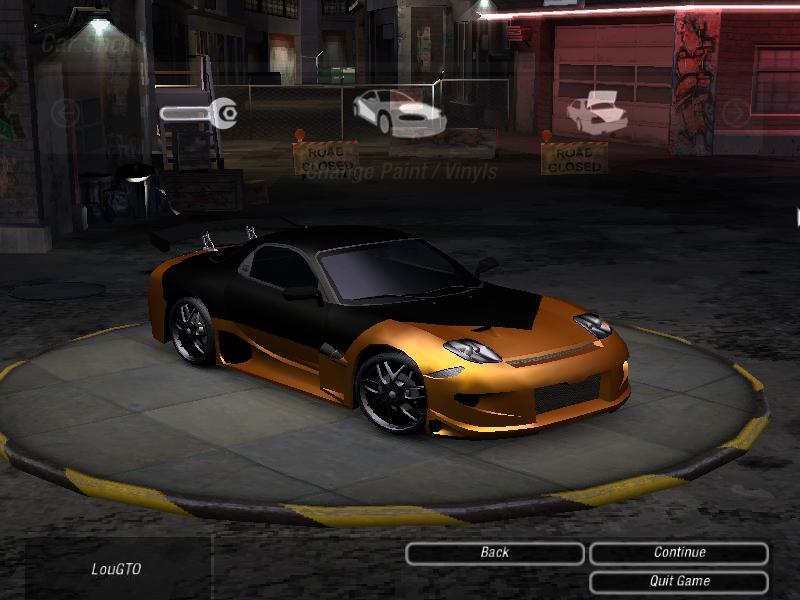The image size is (800, 600).
Task: Choose the open-trunk car icon
Action: pyautogui.click(x=595, y=112)
